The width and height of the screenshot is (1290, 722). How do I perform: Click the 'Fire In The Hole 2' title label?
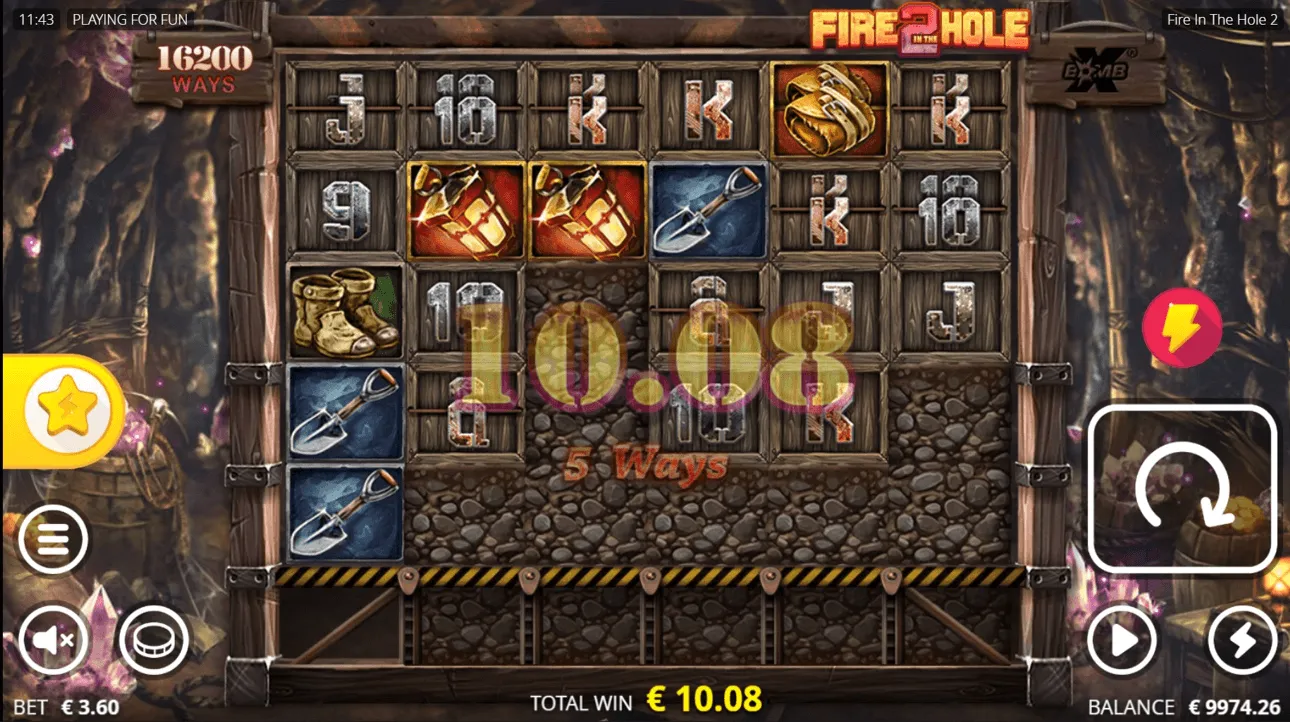pos(1221,18)
